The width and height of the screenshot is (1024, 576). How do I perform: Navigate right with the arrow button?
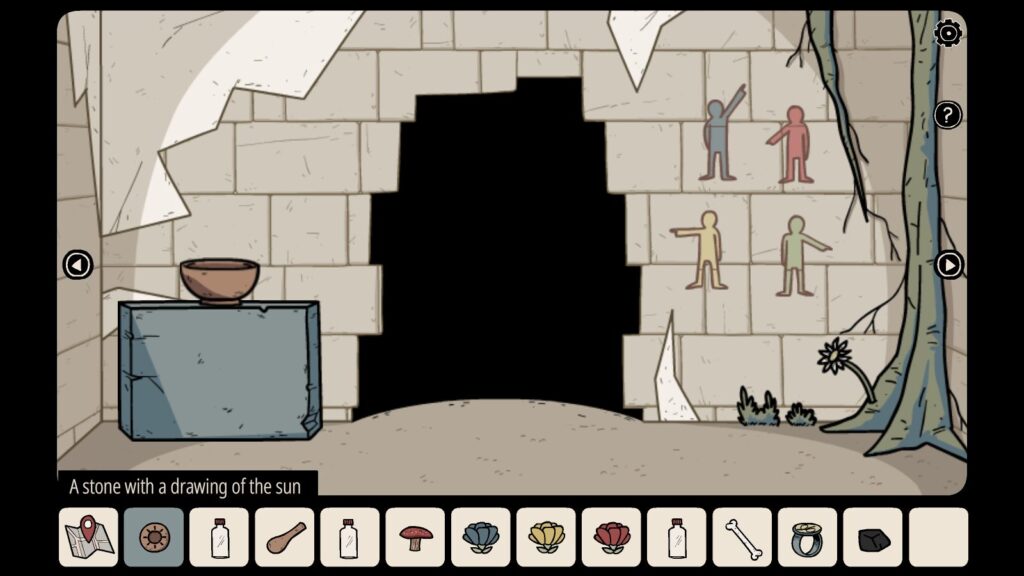(x=948, y=265)
